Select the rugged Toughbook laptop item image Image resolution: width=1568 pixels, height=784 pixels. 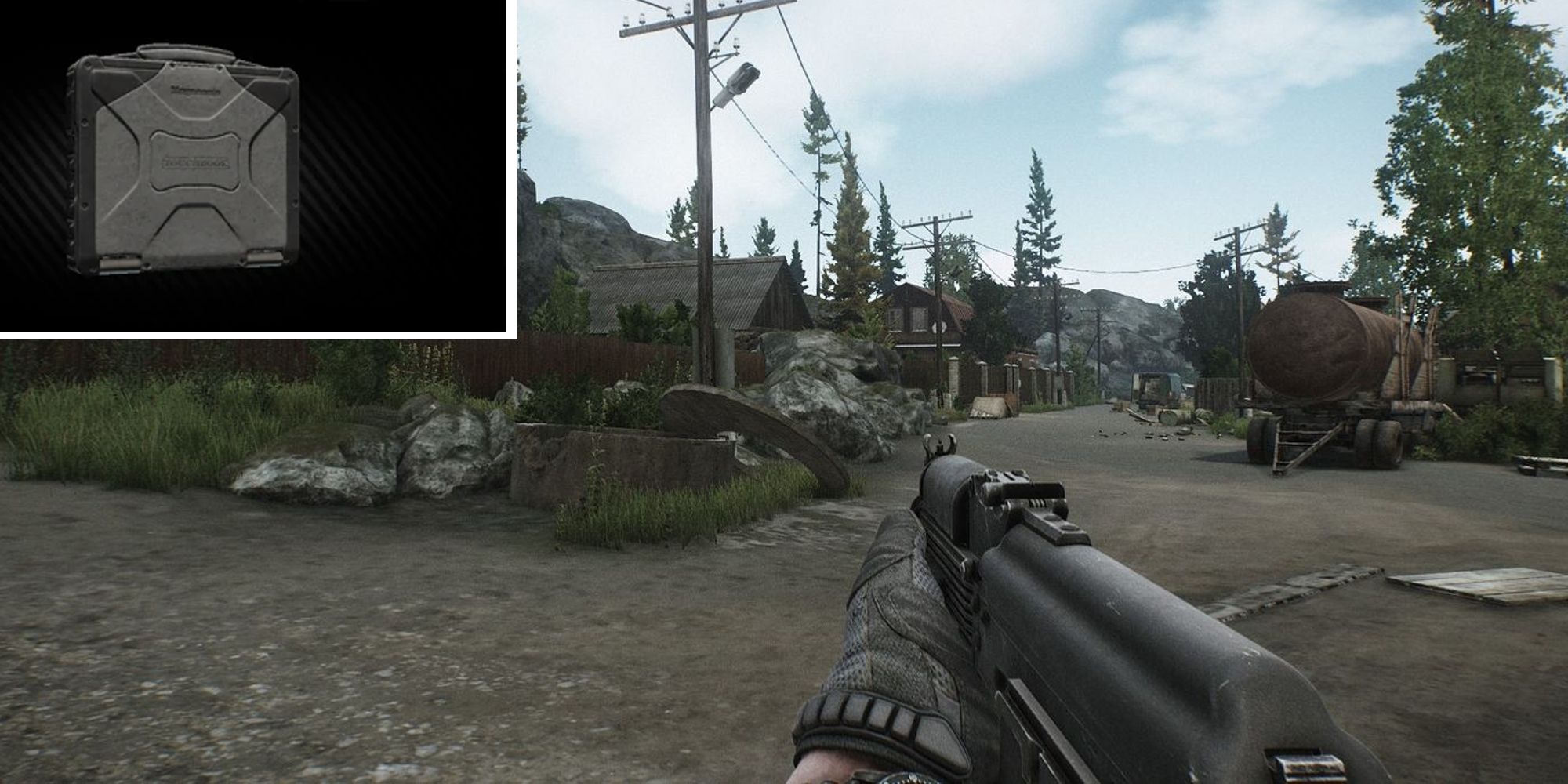(183, 161)
